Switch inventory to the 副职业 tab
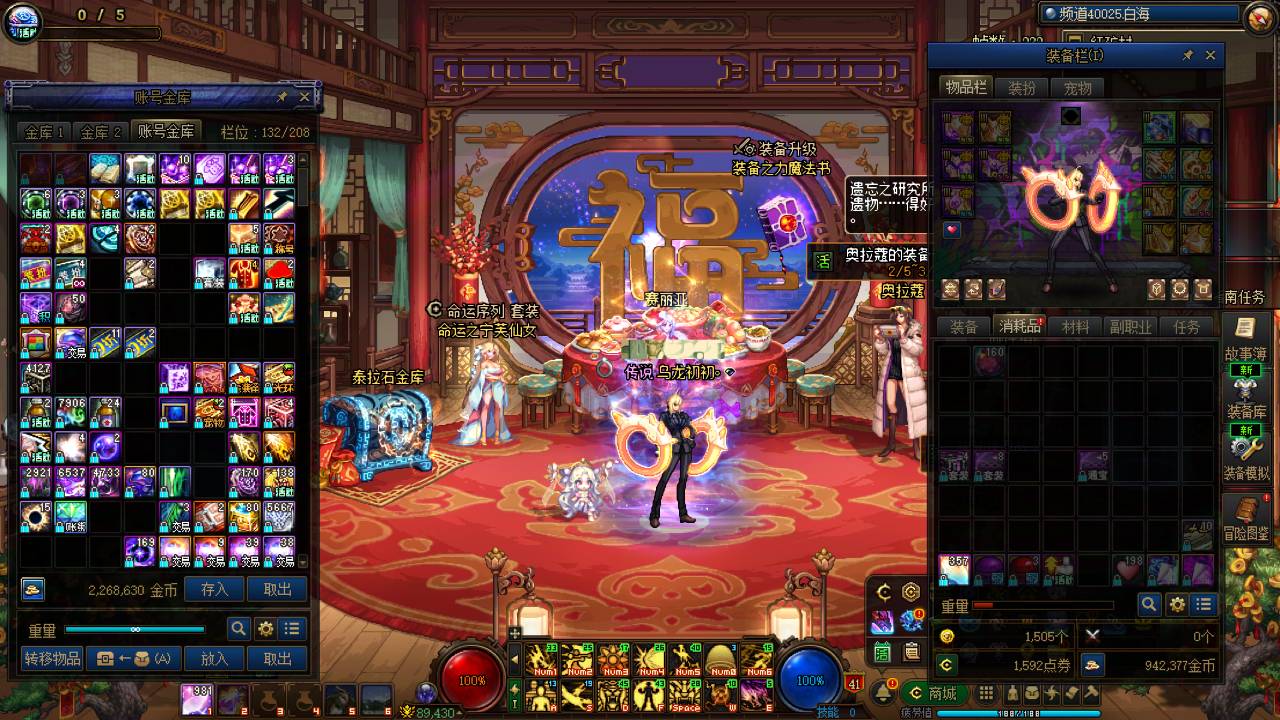This screenshot has height=720, width=1280. tap(1131, 327)
